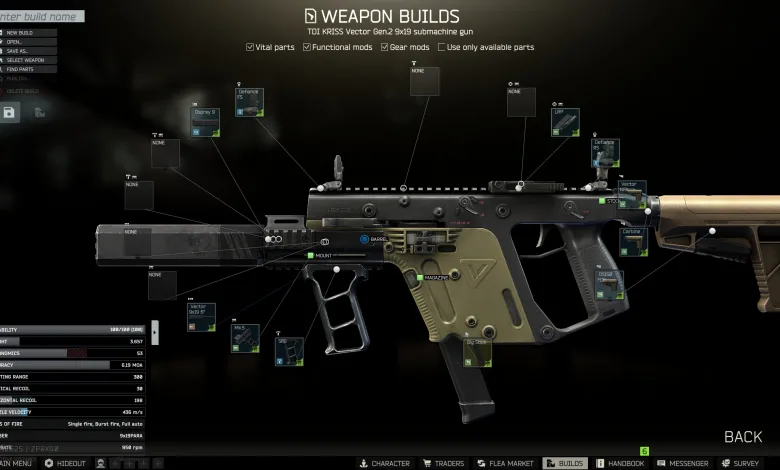Select the Glock pistol grip slot

pyautogui.click(x=609, y=285)
